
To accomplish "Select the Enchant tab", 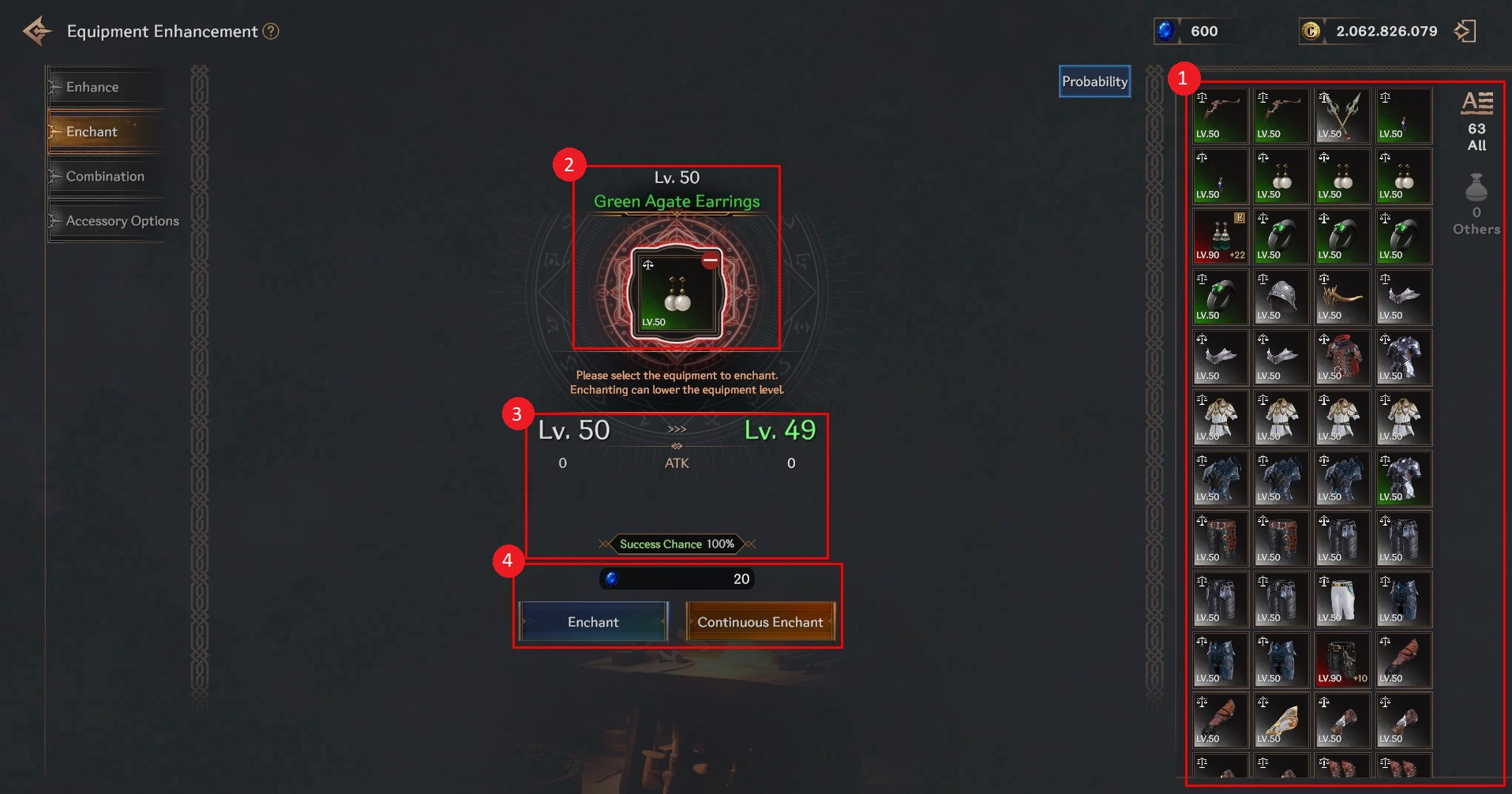I will [92, 132].
